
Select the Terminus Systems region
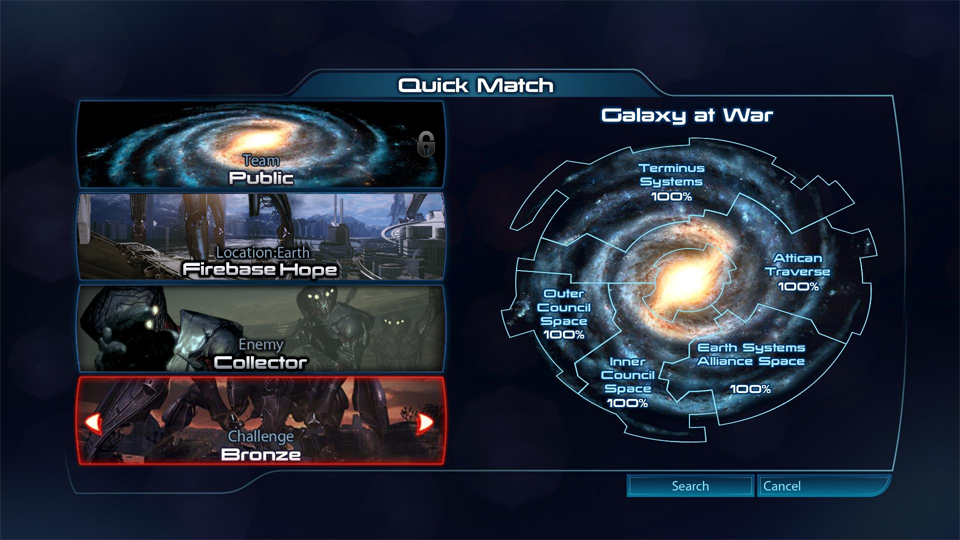click(x=671, y=181)
